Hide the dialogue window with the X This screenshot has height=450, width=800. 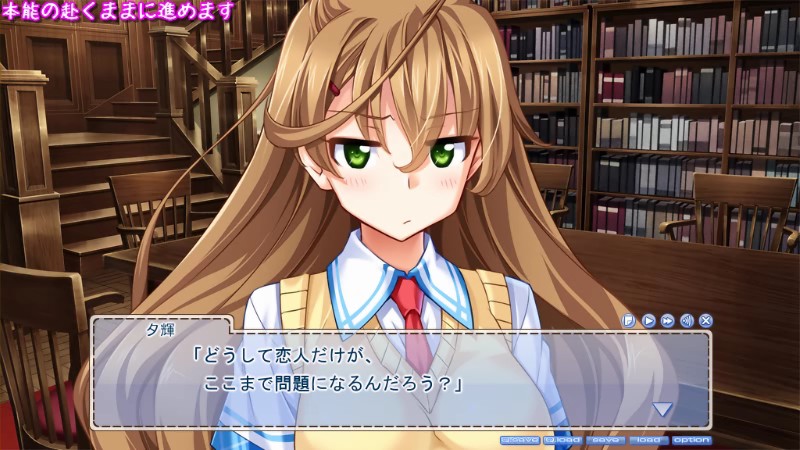click(x=706, y=321)
